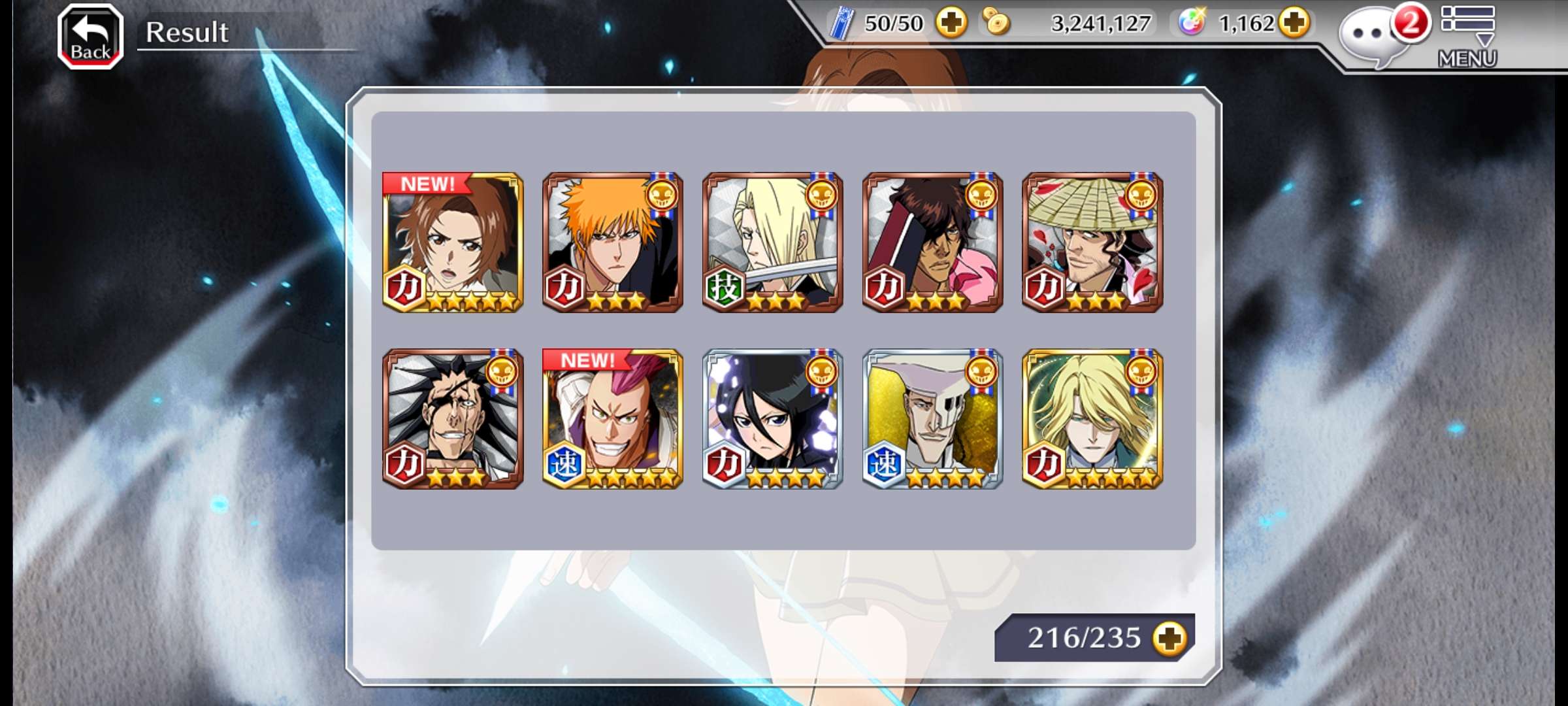Add more tickets with the 50/50 plus button
This screenshot has width=1568, height=706.
pos(951,24)
